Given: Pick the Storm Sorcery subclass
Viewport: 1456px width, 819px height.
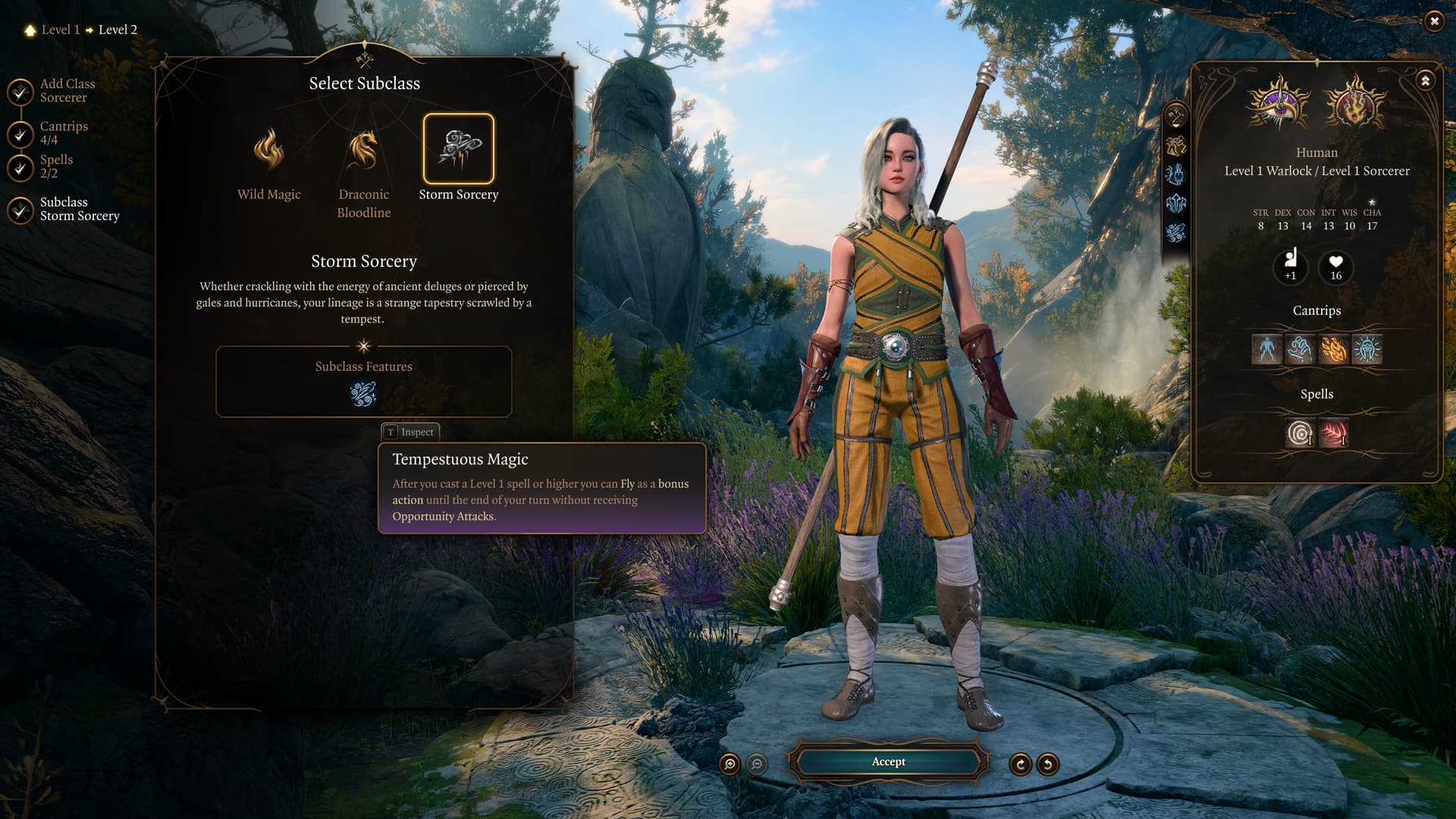Looking at the screenshot, I should [x=458, y=149].
